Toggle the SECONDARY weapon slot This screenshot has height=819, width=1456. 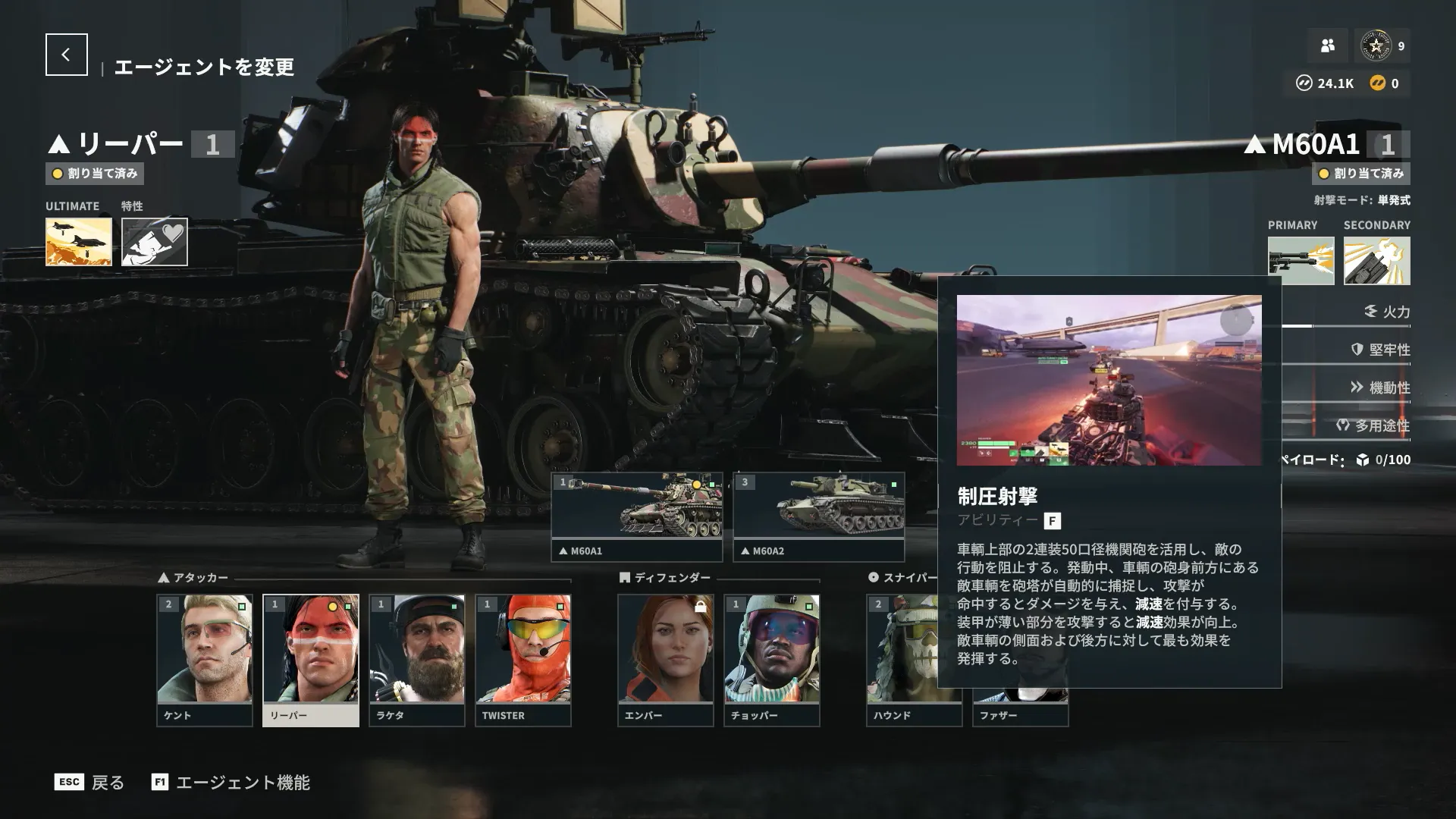[1377, 259]
